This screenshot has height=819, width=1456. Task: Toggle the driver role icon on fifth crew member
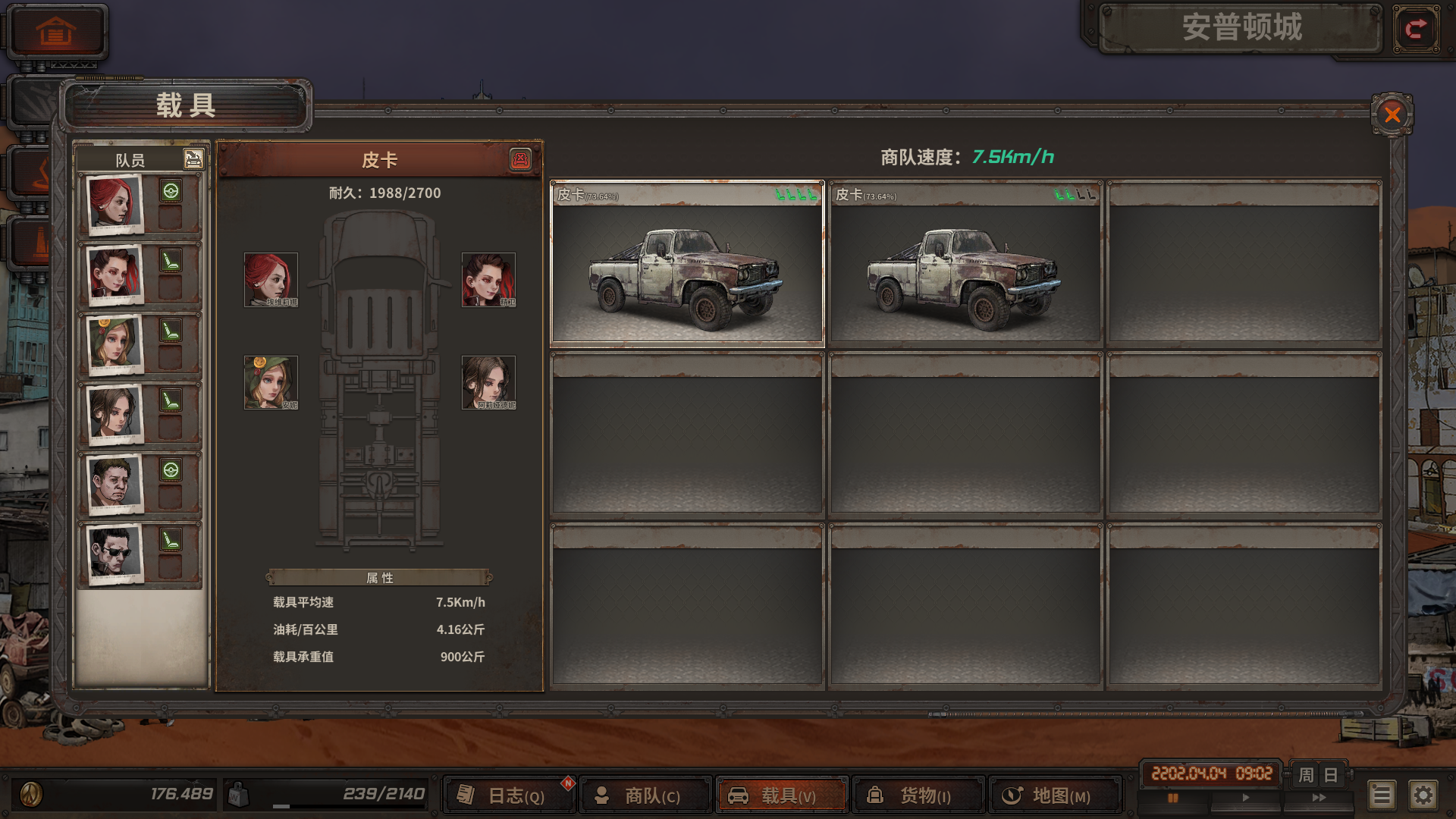[x=173, y=470]
